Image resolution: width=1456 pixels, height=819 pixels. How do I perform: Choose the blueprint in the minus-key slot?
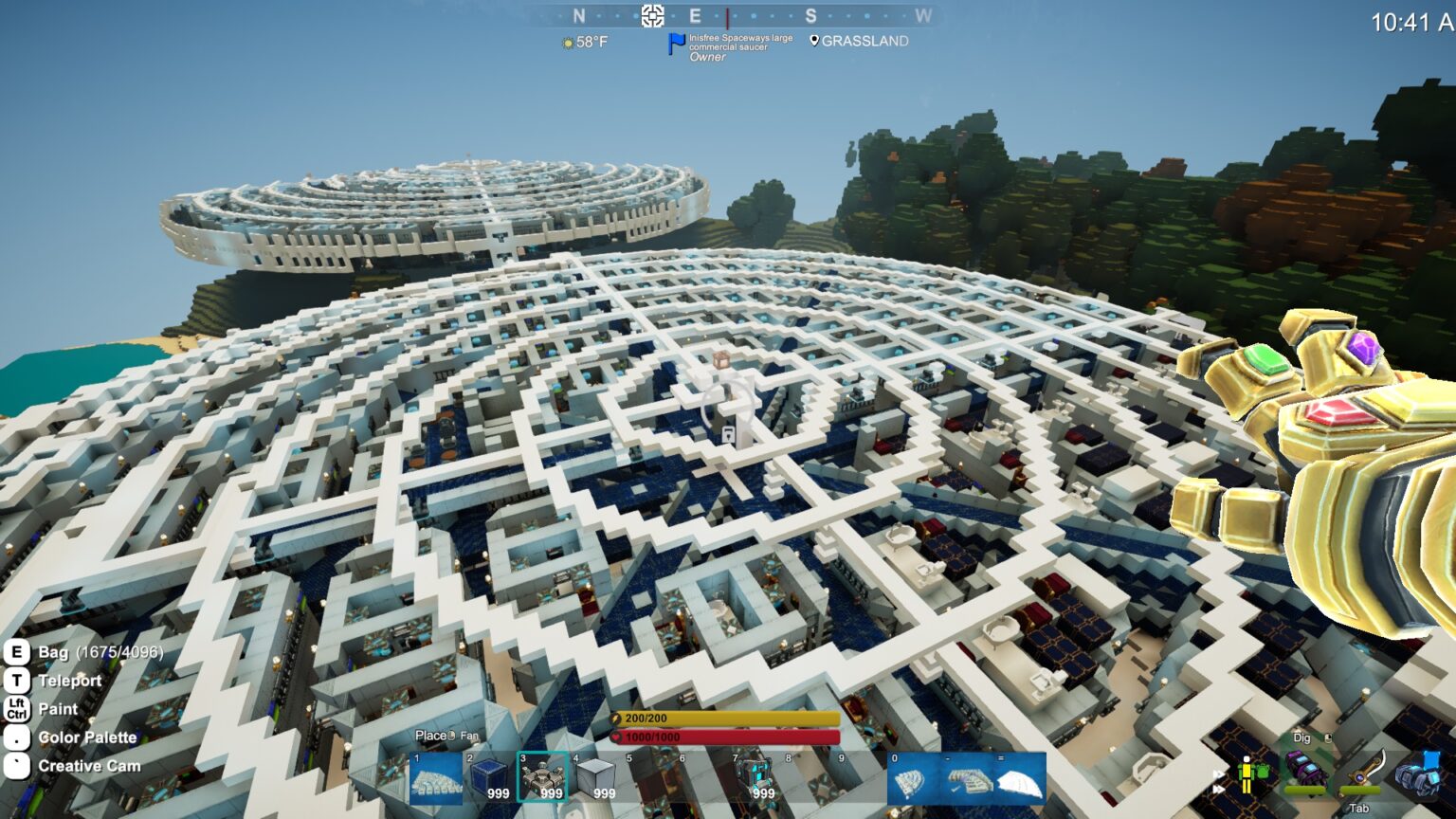pos(967,779)
